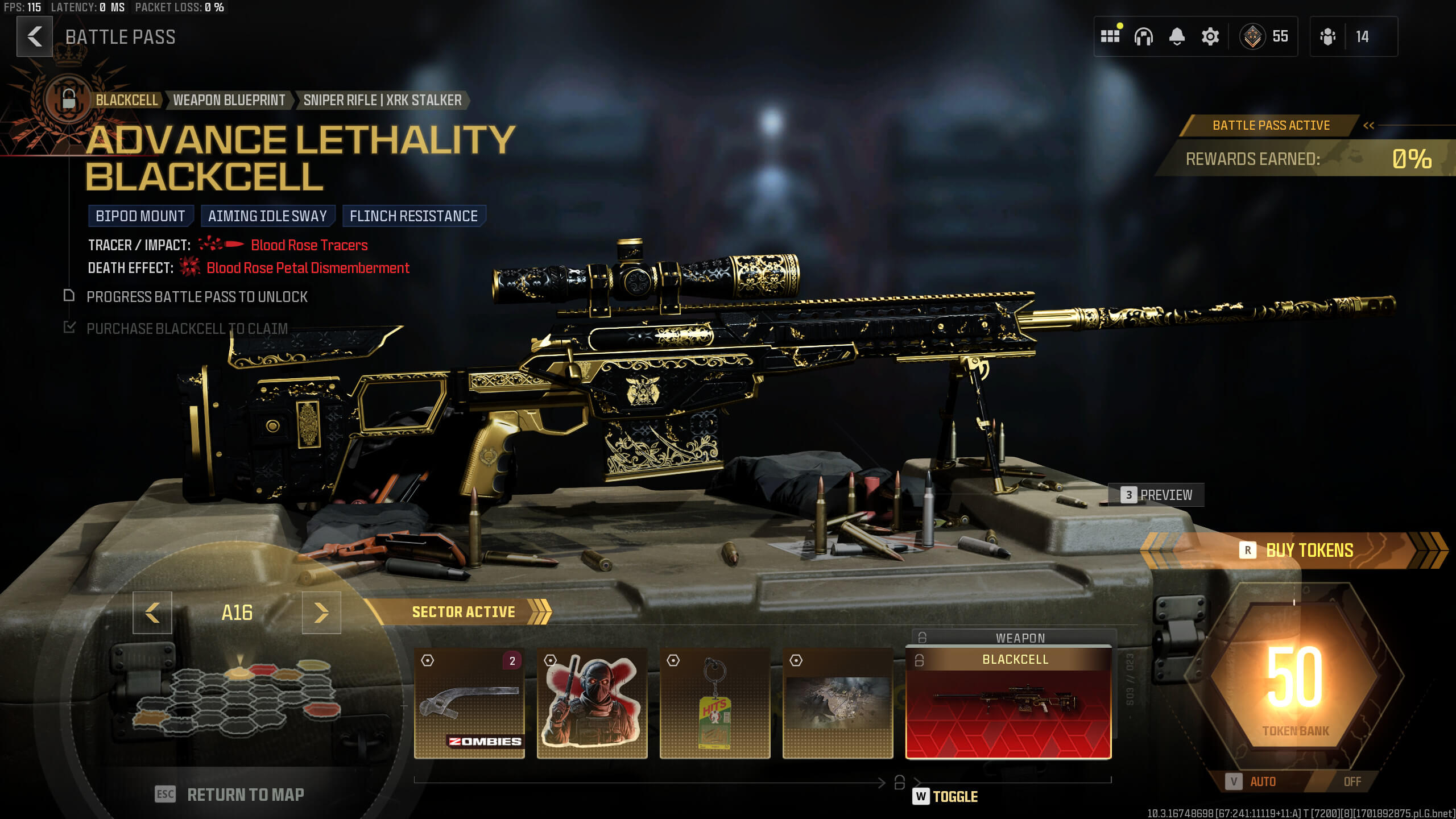Viewport: 1456px width, 819px height.
Task: Collapse the Battle Pass Active panel arrows
Action: pyautogui.click(x=1368, y=126)
